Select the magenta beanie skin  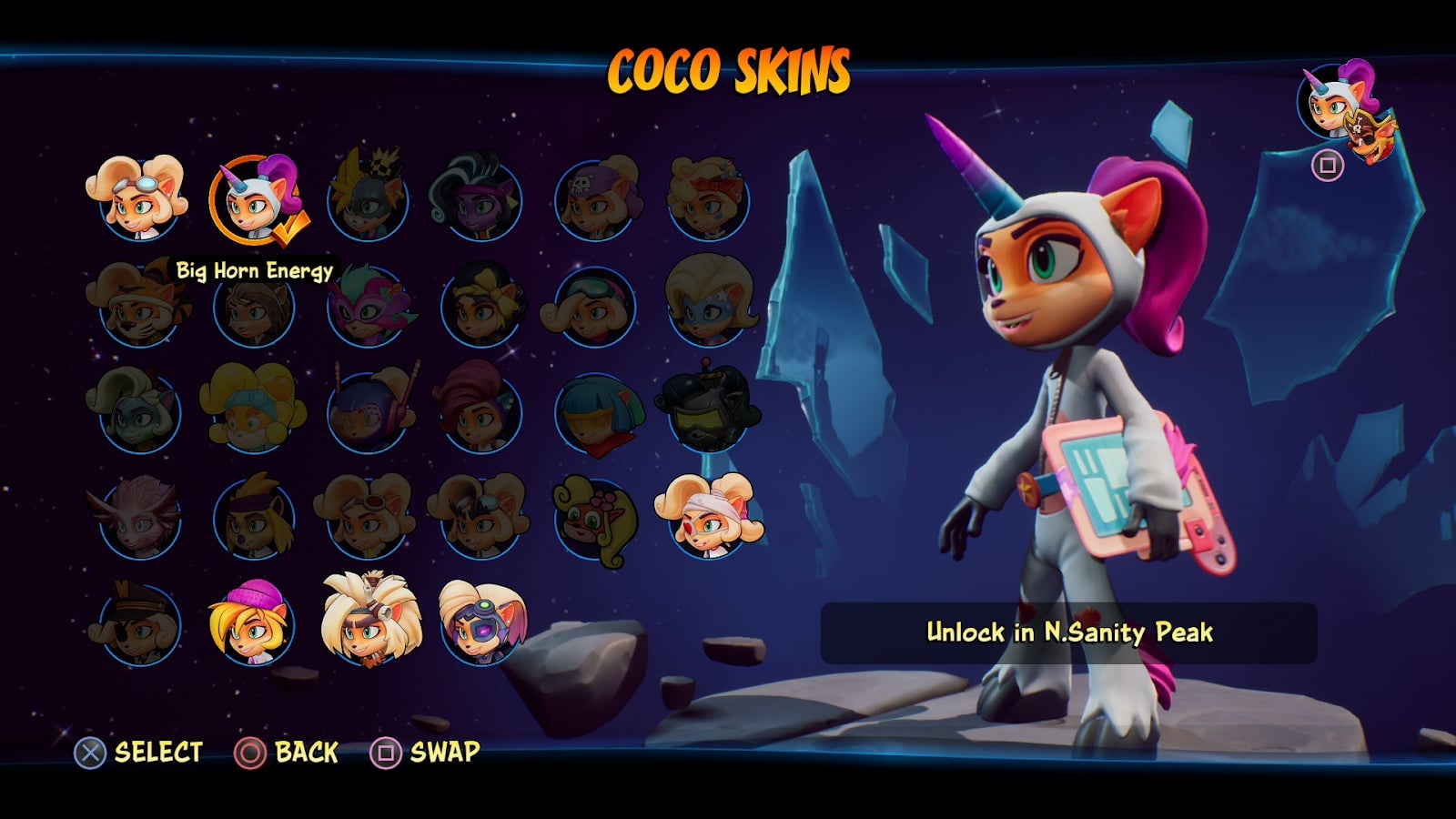click(258, 628)
